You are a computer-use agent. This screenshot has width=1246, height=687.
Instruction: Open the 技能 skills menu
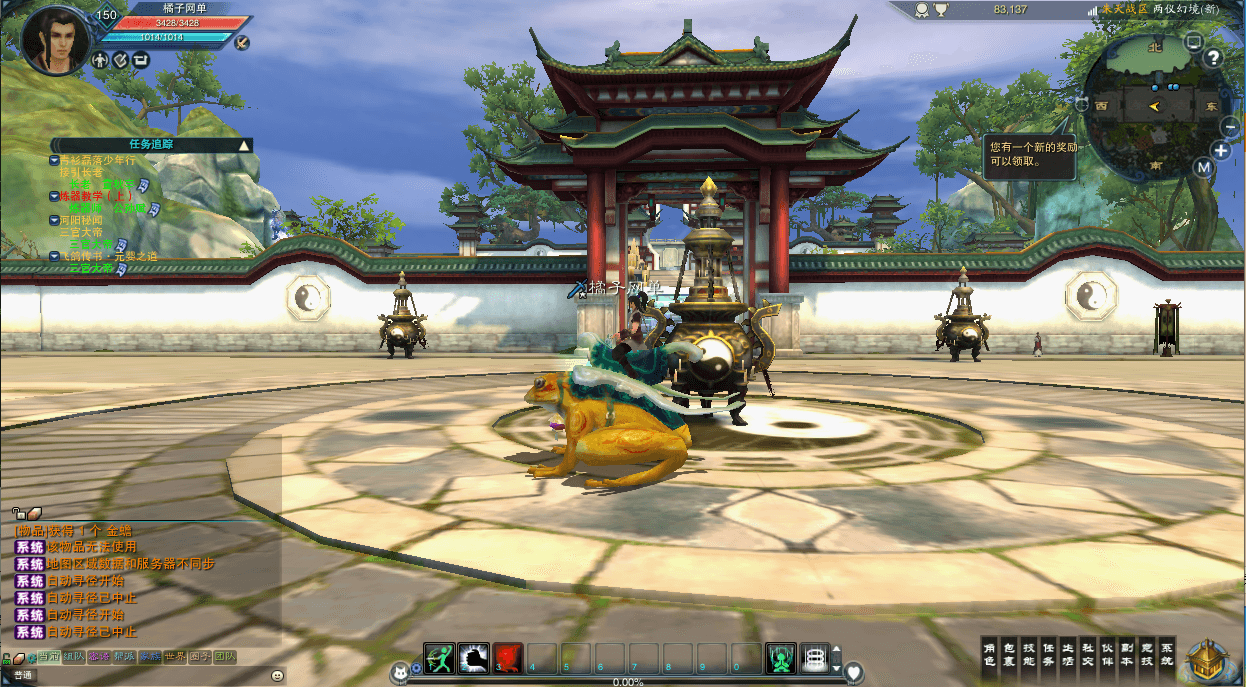click(x=1028, y=654)
